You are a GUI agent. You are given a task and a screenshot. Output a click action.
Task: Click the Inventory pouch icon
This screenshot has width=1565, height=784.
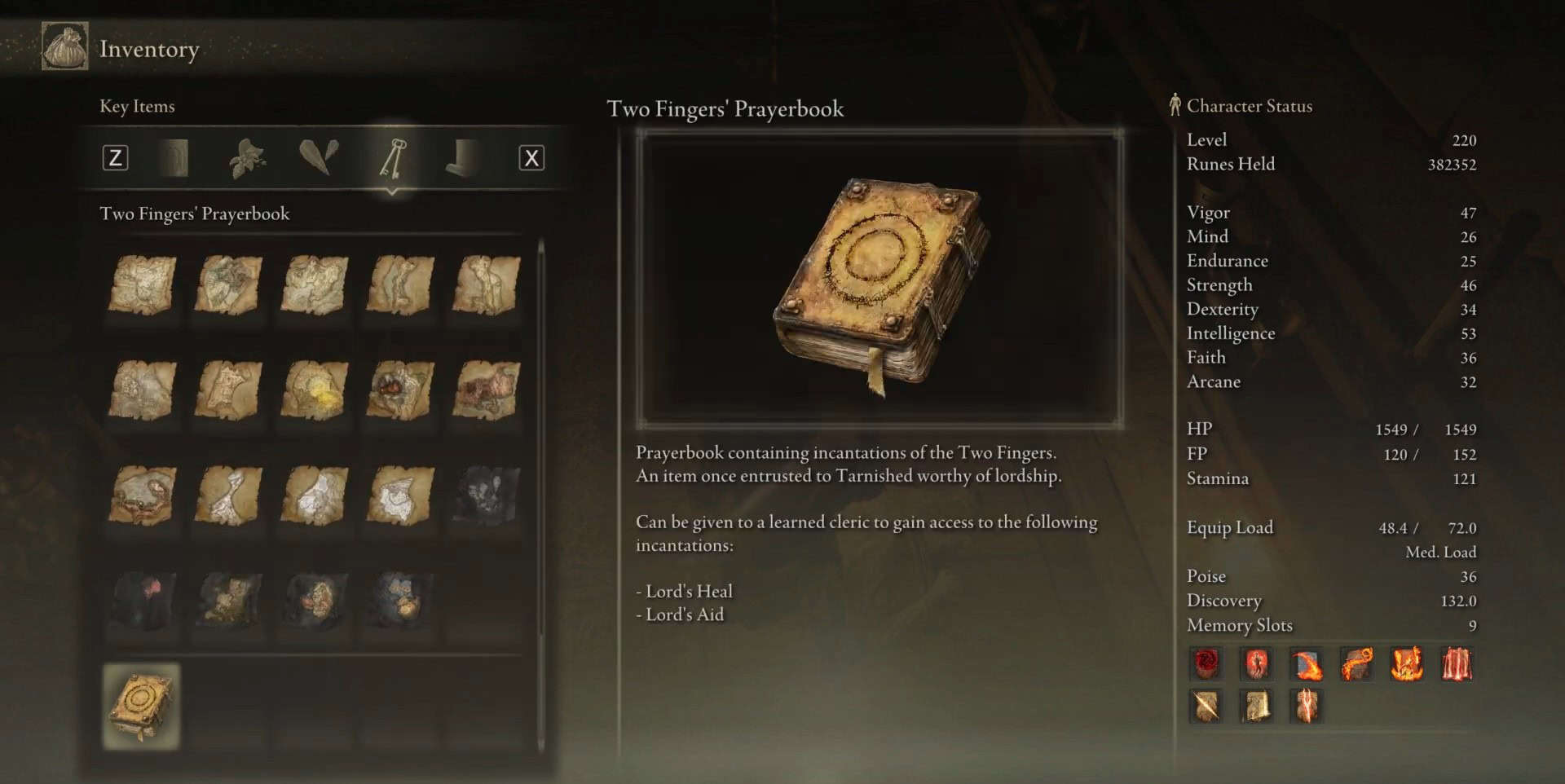coord(65,47)
